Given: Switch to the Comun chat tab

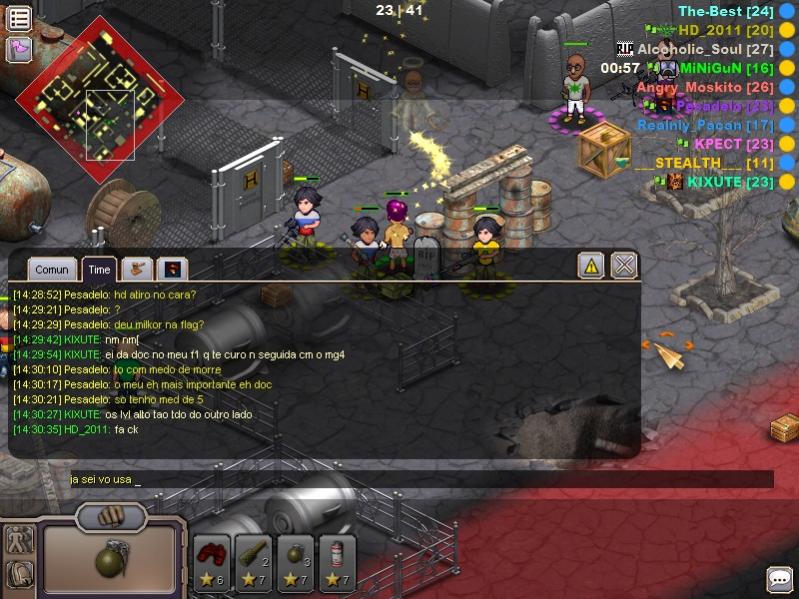Looking at the screenshot, I should coord(52,269).
